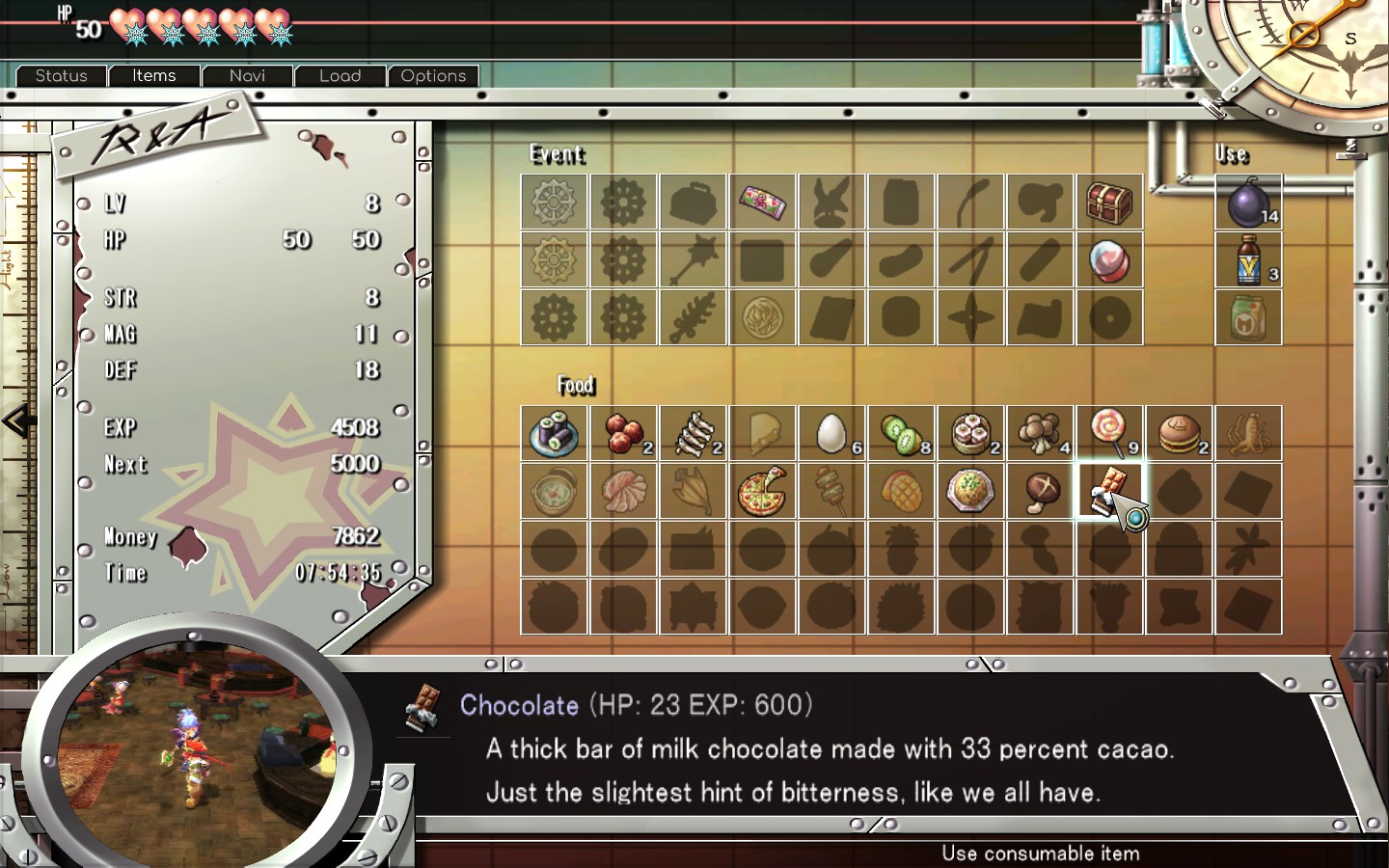The image size is (1389, 868).
Task: Pick the swirl lollipop
Action: click(x=1109, y=433)
